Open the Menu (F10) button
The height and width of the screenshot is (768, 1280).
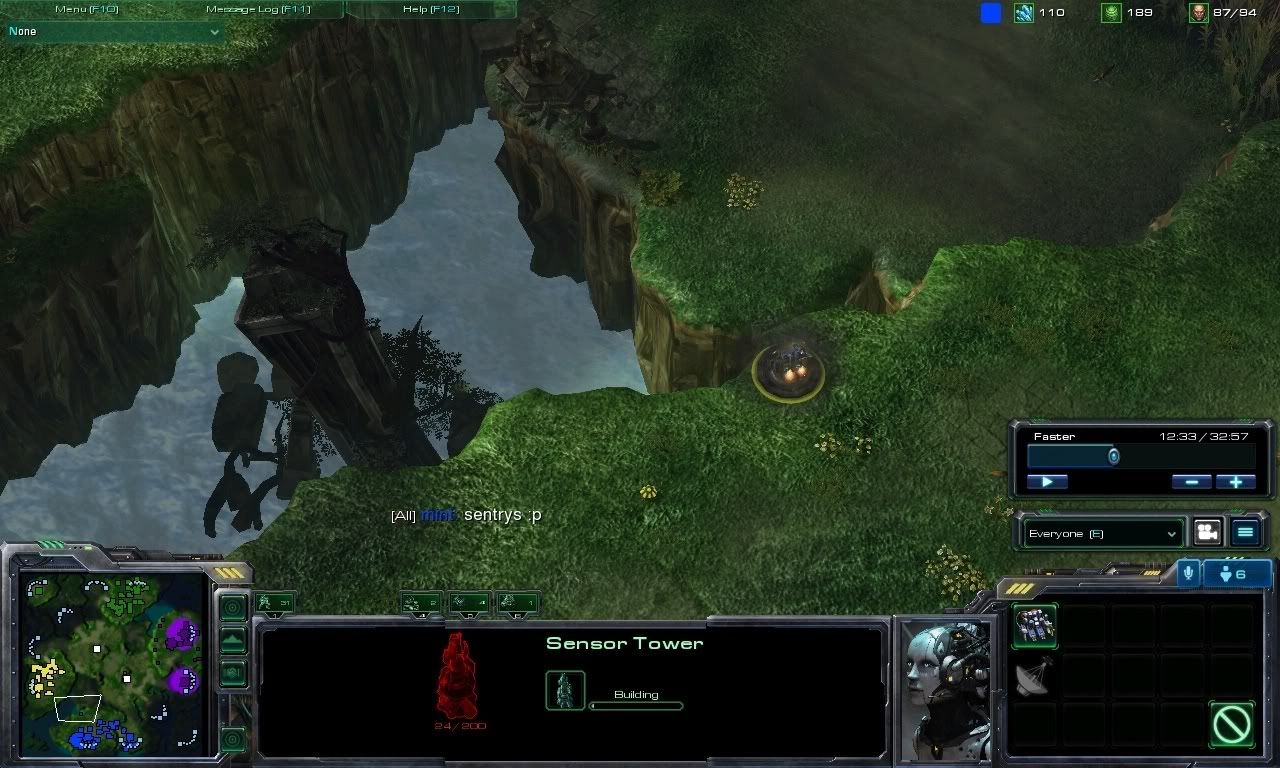pos(86,9)
